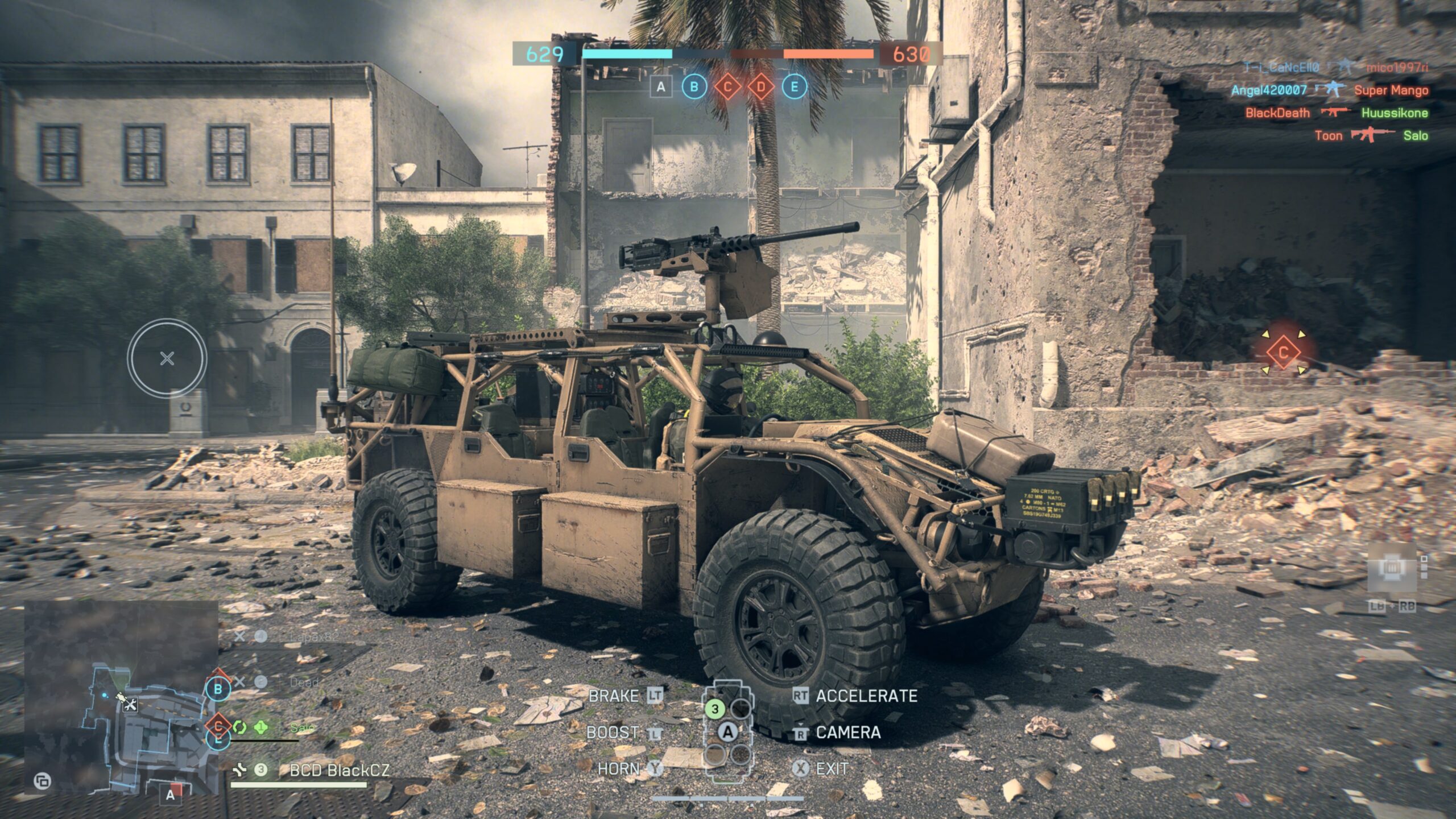
Task: Select enemy objective D in the top capture bar
Action: coord(761,87)
